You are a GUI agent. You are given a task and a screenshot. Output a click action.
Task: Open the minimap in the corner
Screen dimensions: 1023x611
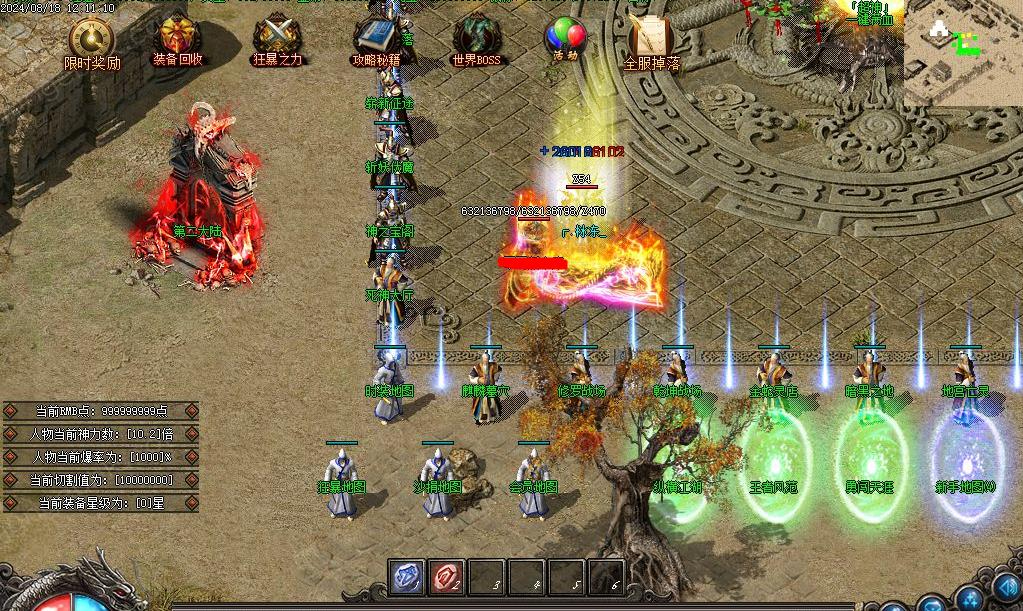pyautogui.click(x=962, y=52)
